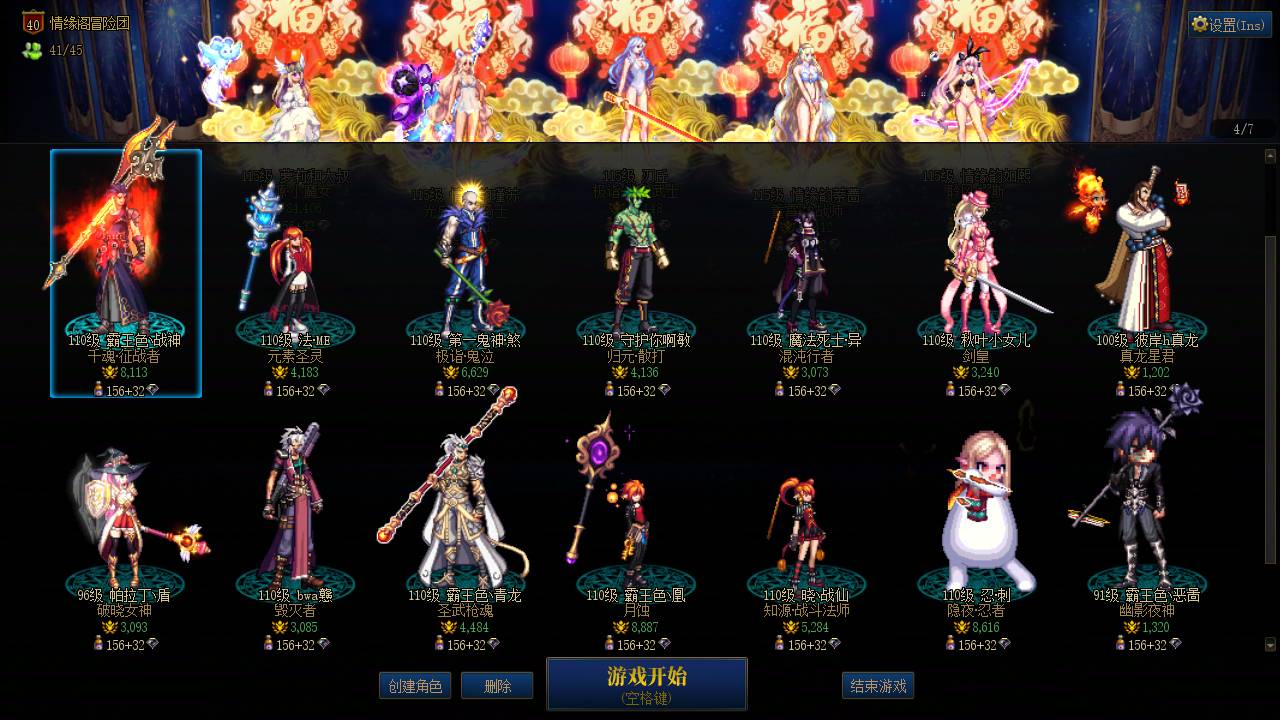Click the gear icon on 设置(Ins) button

pyautogui.click(x=1200, y=24)
